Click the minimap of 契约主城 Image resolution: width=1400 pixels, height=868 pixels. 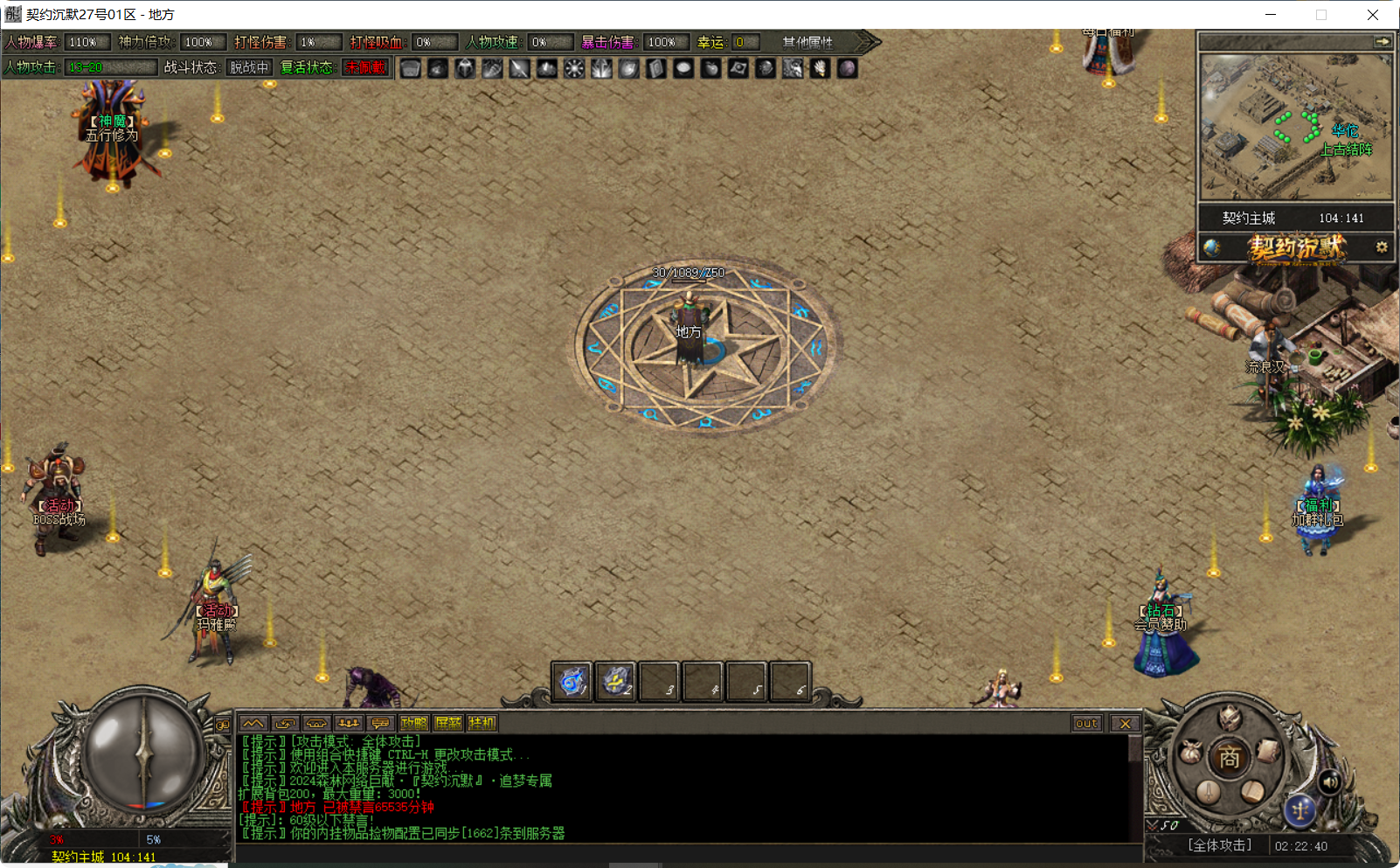[1295, 127]
